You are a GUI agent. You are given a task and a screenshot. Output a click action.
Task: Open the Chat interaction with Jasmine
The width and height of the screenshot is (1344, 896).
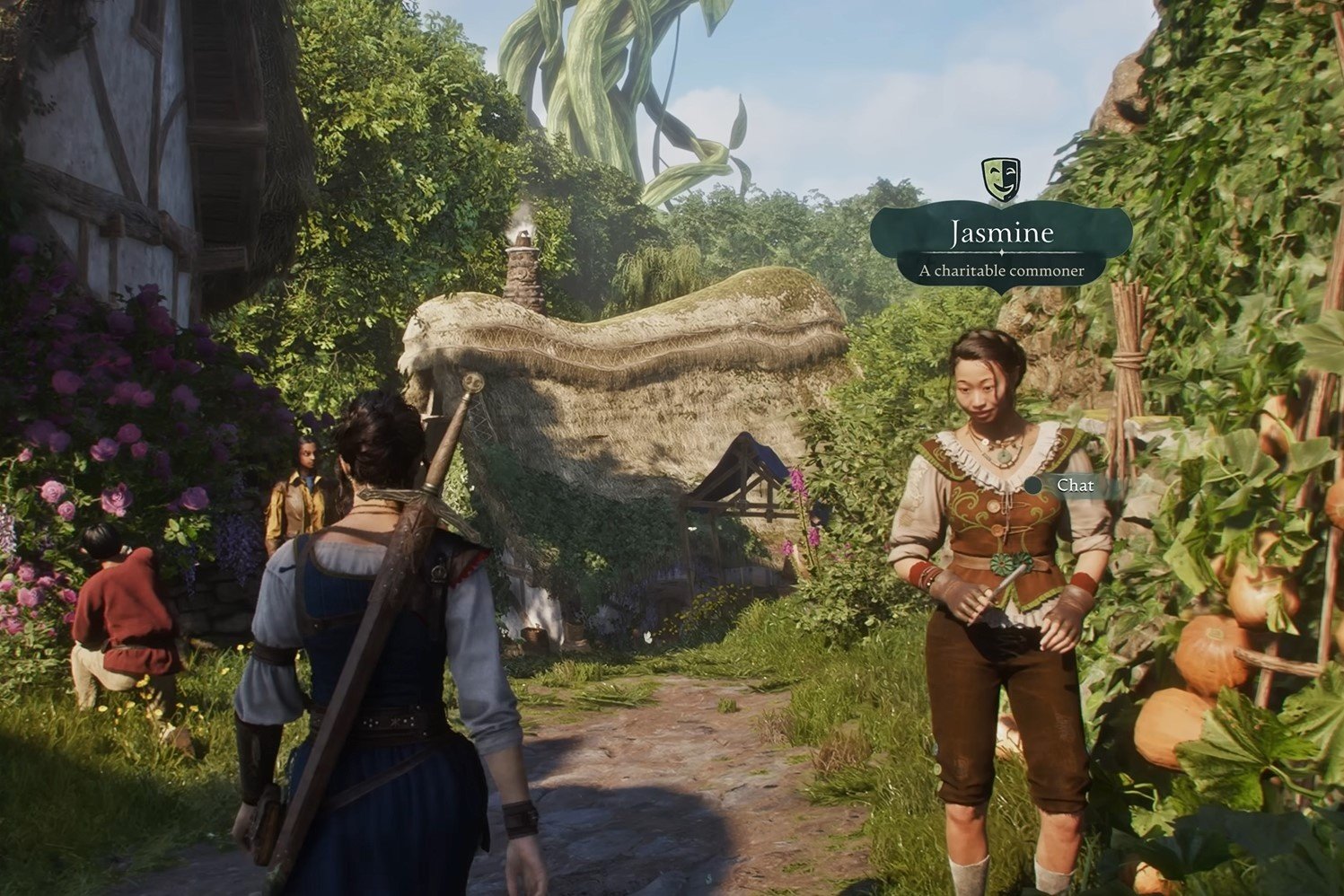[x=1076, y=486]
